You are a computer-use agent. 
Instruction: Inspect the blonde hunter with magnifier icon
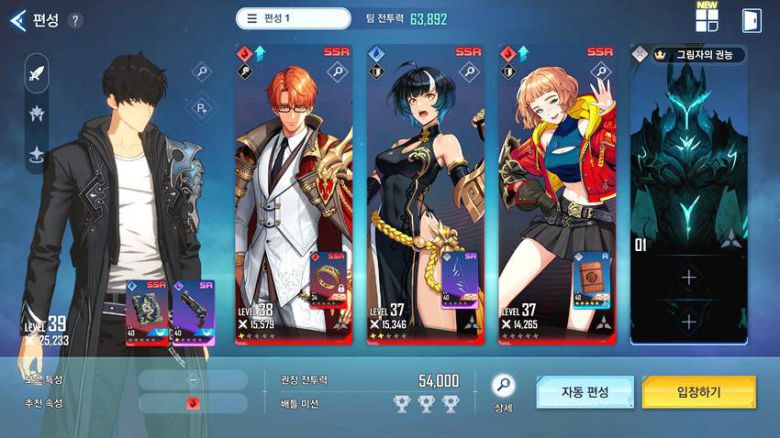click(x=599, y=72)
